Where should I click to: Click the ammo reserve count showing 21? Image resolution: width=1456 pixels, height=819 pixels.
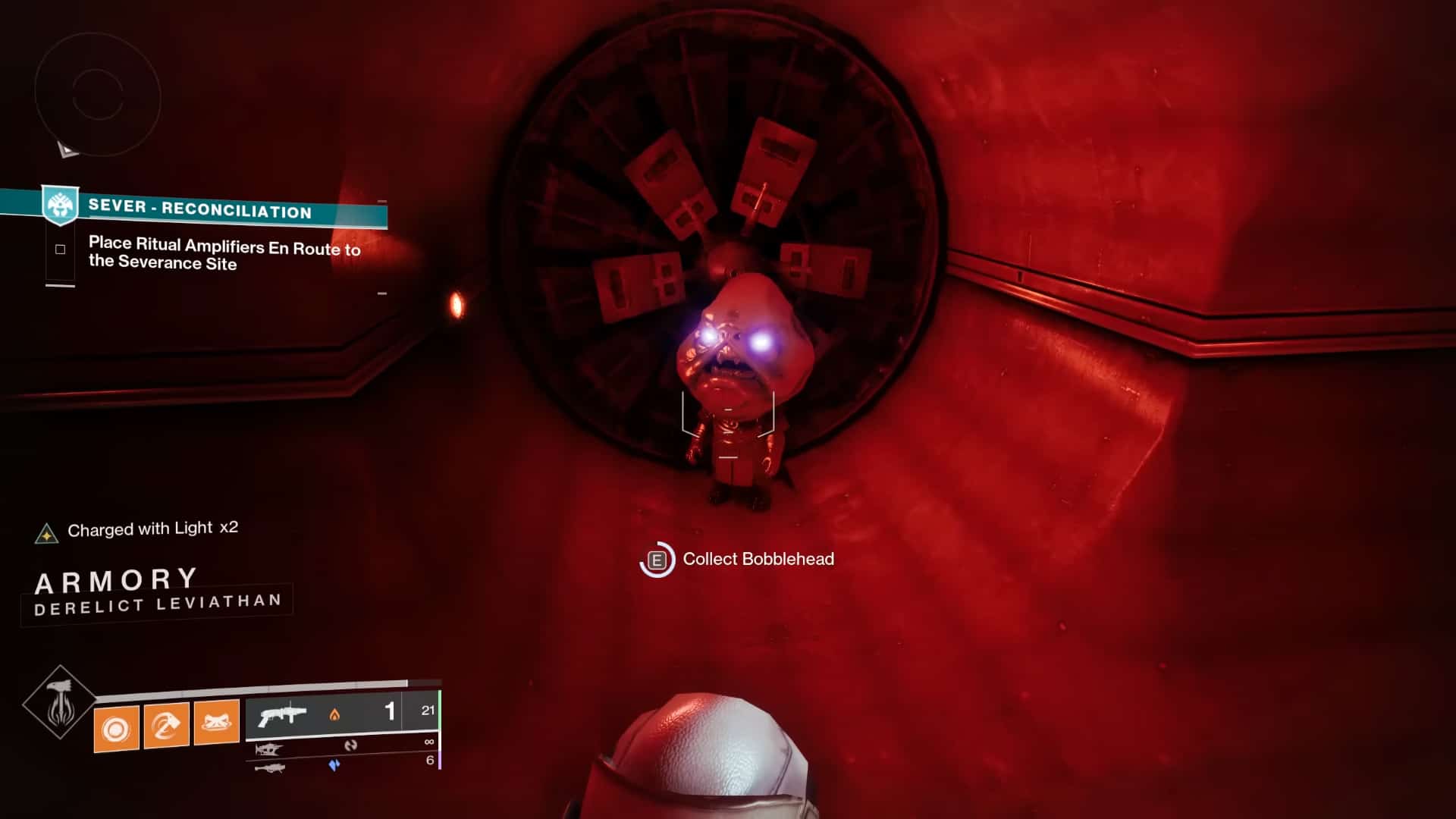coord(428,712)
